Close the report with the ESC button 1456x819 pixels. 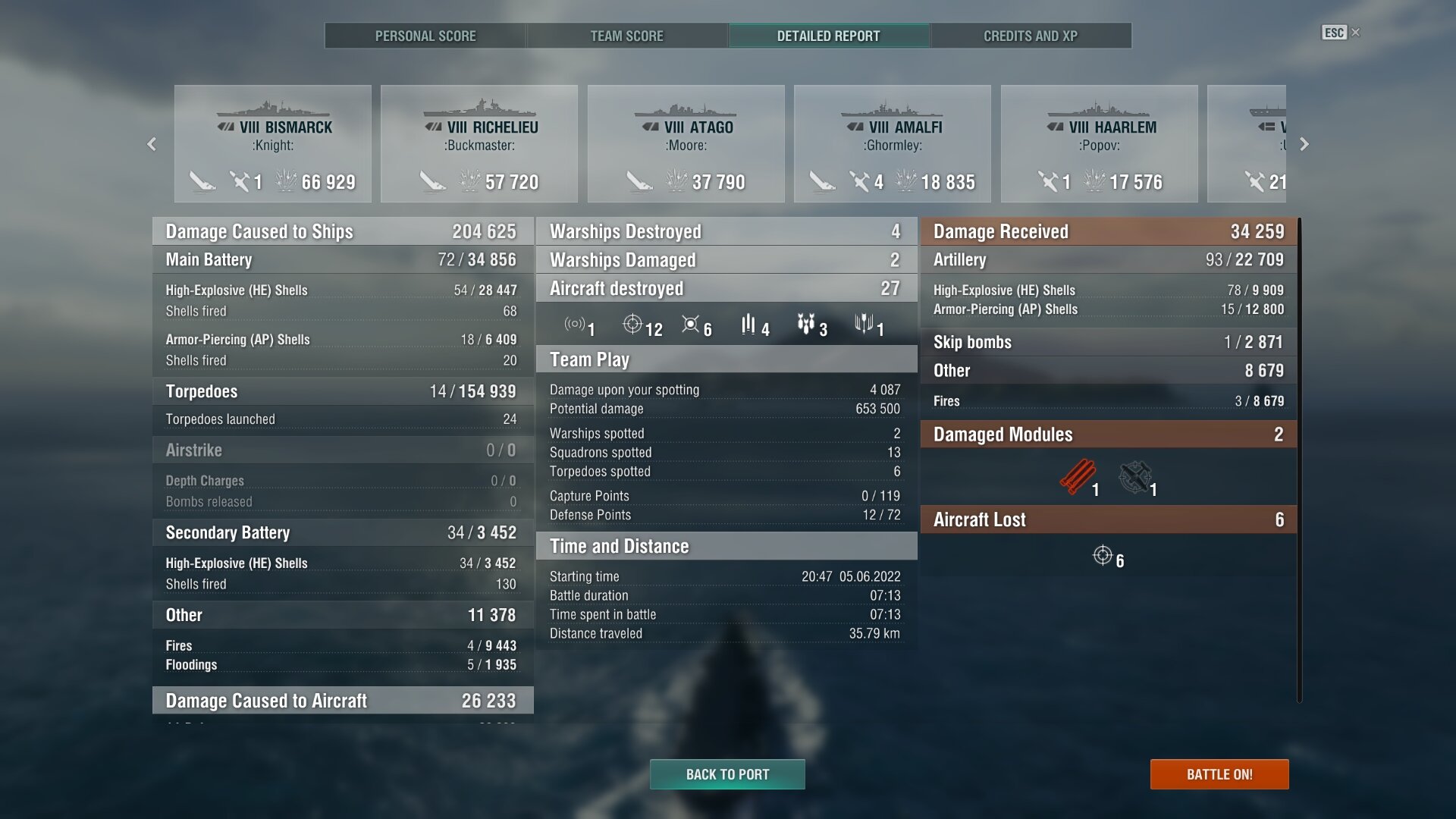tap(1340, 33)
